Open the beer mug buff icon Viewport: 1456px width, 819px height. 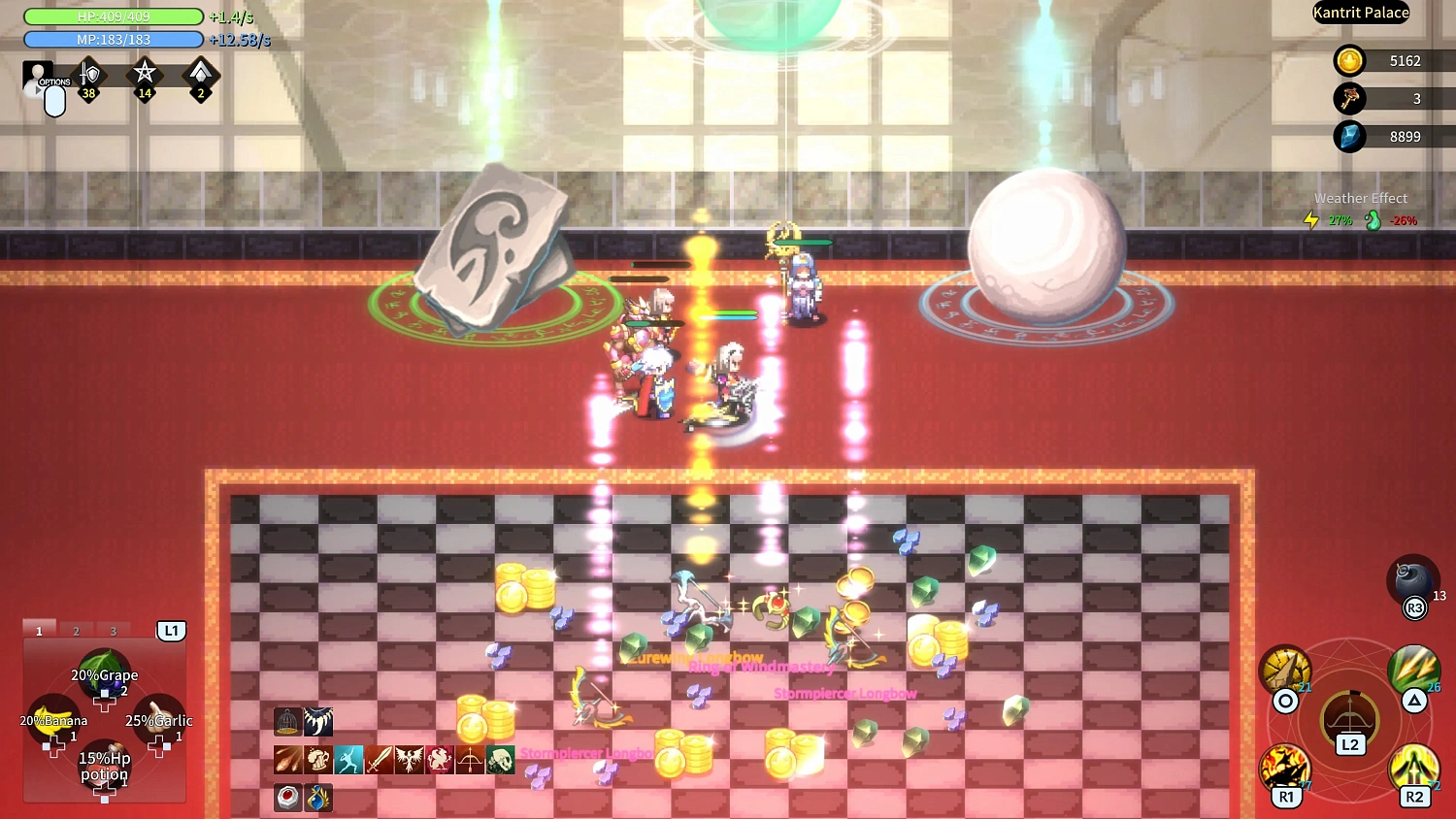(318, 760)
